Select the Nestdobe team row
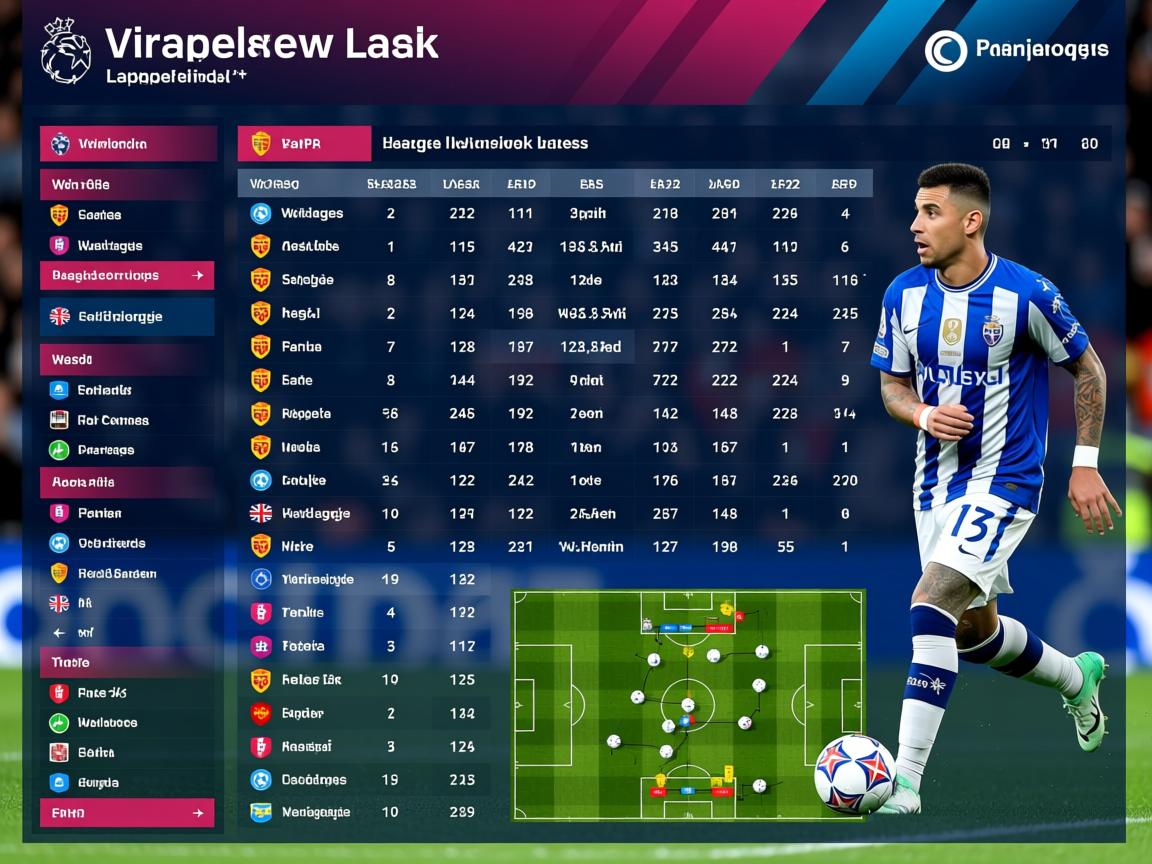 (x=309, y=246)
